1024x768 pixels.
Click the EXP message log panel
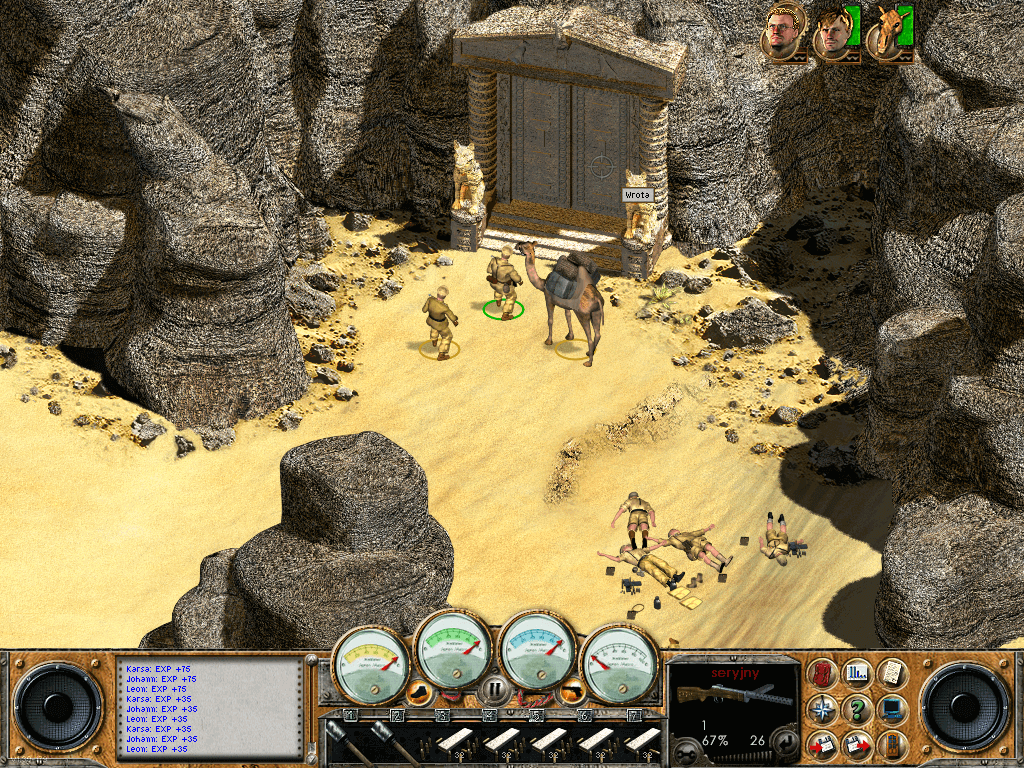coord(208,708)
